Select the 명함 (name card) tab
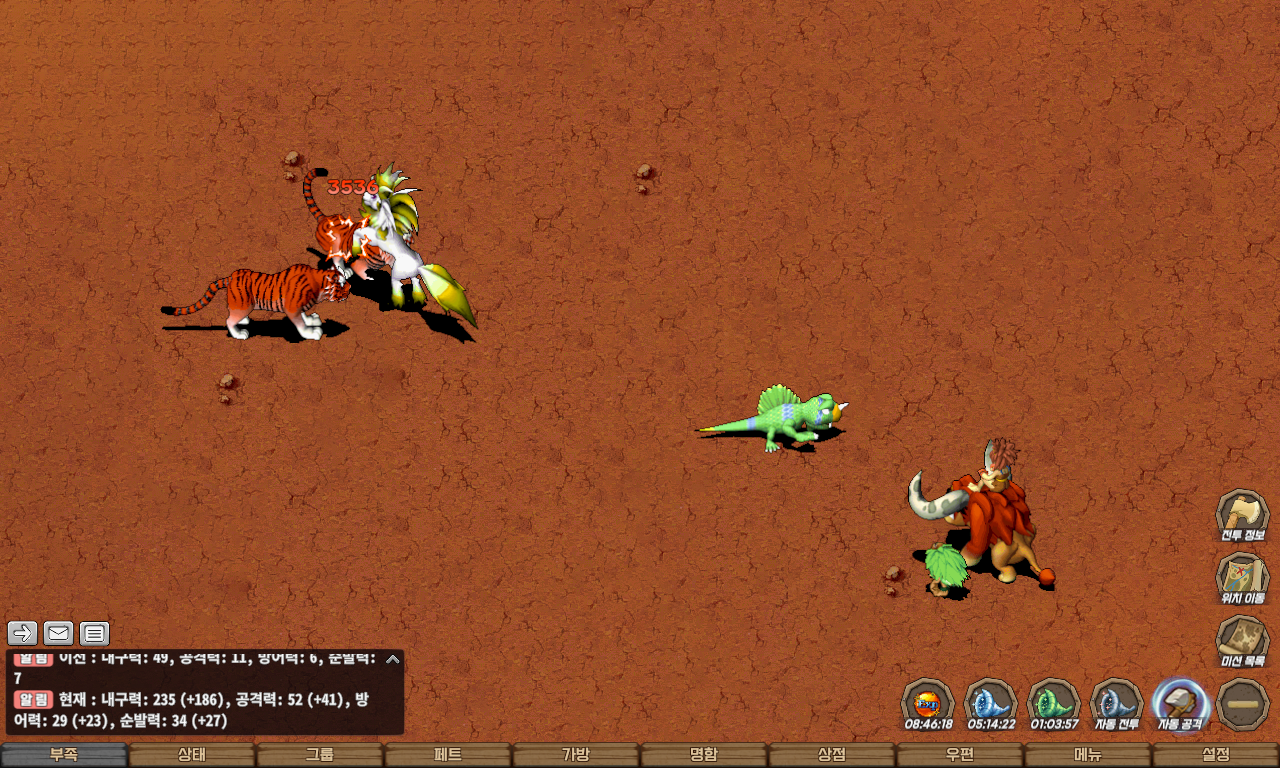Image resolution: width=1280 pixels, height=768 pixels. pyautogui.click(x=704, y=755)
